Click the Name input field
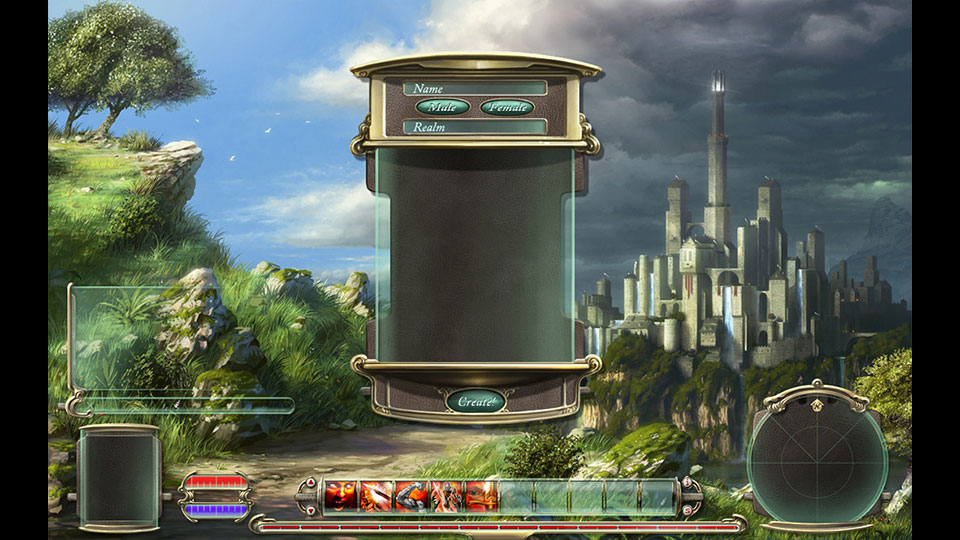This screenshot has height=540, width=960. [x=475, y=88]
